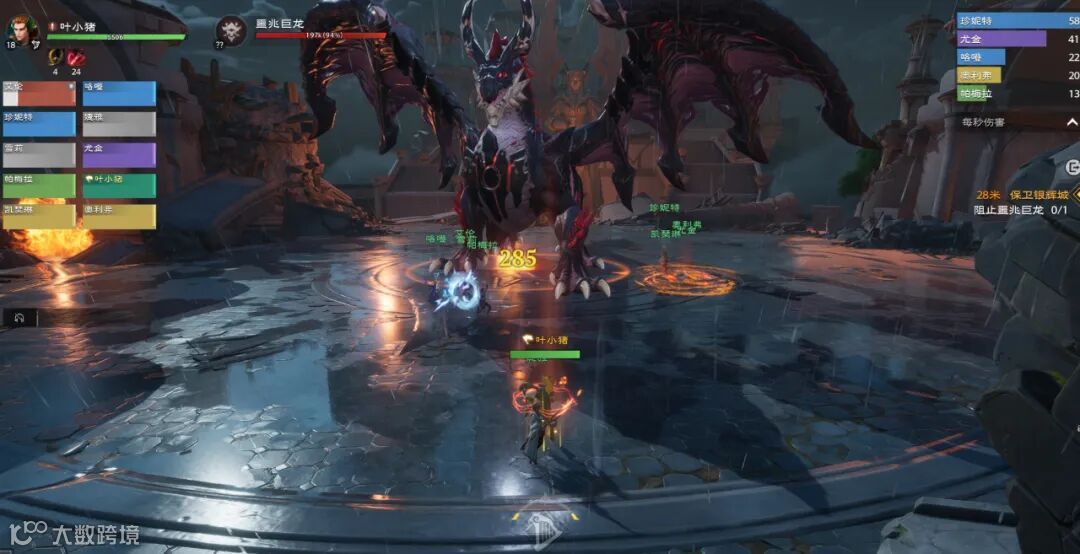
Task: Click the boss skull portrait for 噩兆巨龙
Action: (231, 30)
